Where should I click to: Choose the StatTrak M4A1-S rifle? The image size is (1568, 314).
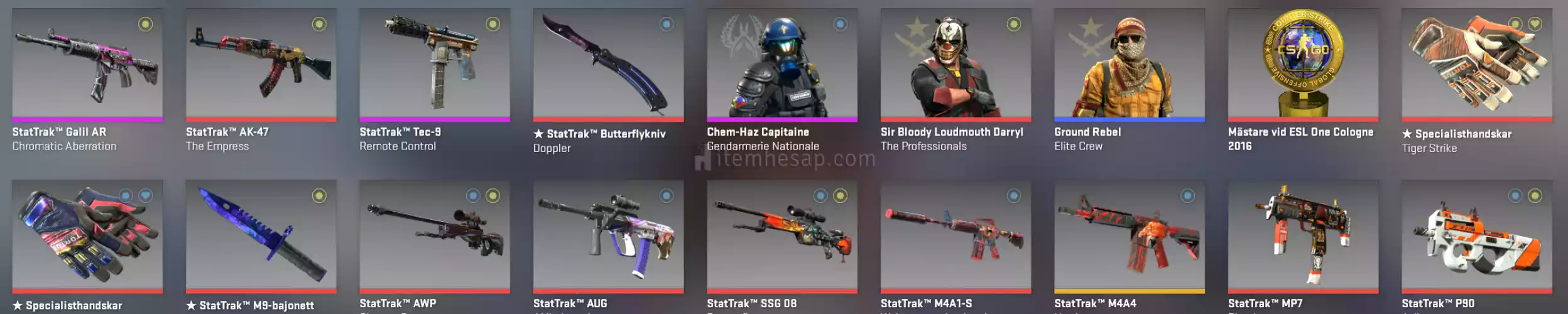pos(955,237)
